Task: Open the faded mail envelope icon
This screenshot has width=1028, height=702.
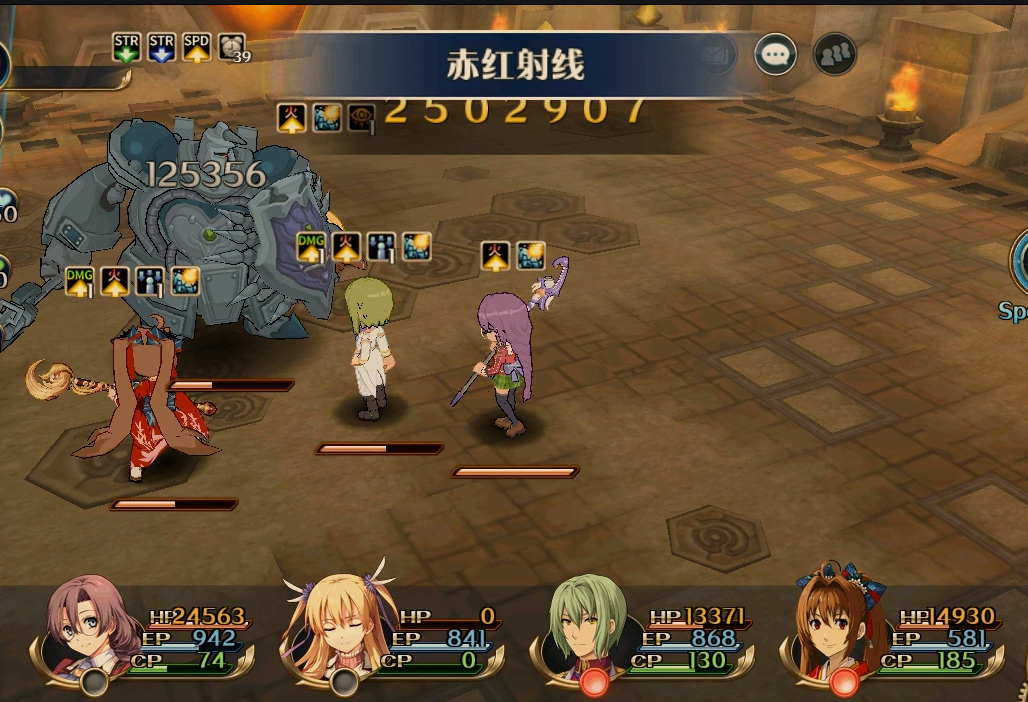Action: pos(714,55)
